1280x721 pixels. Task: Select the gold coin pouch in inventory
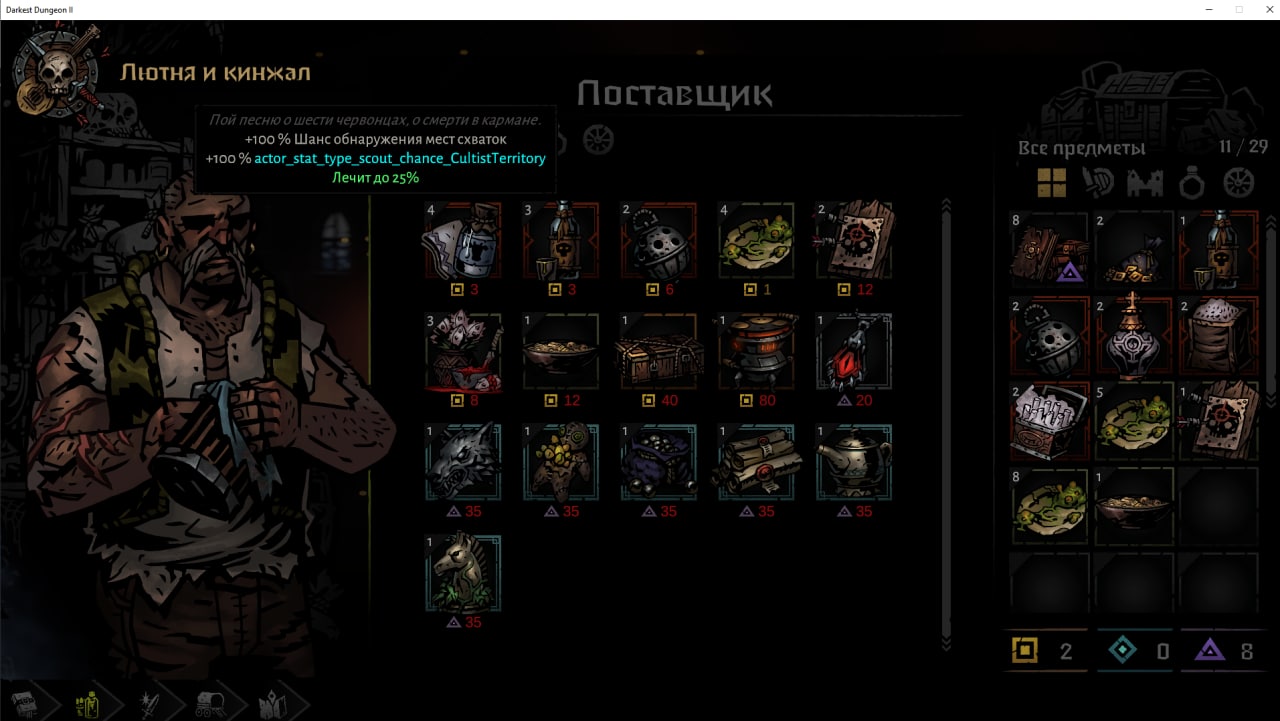(x=1134, y=250)
